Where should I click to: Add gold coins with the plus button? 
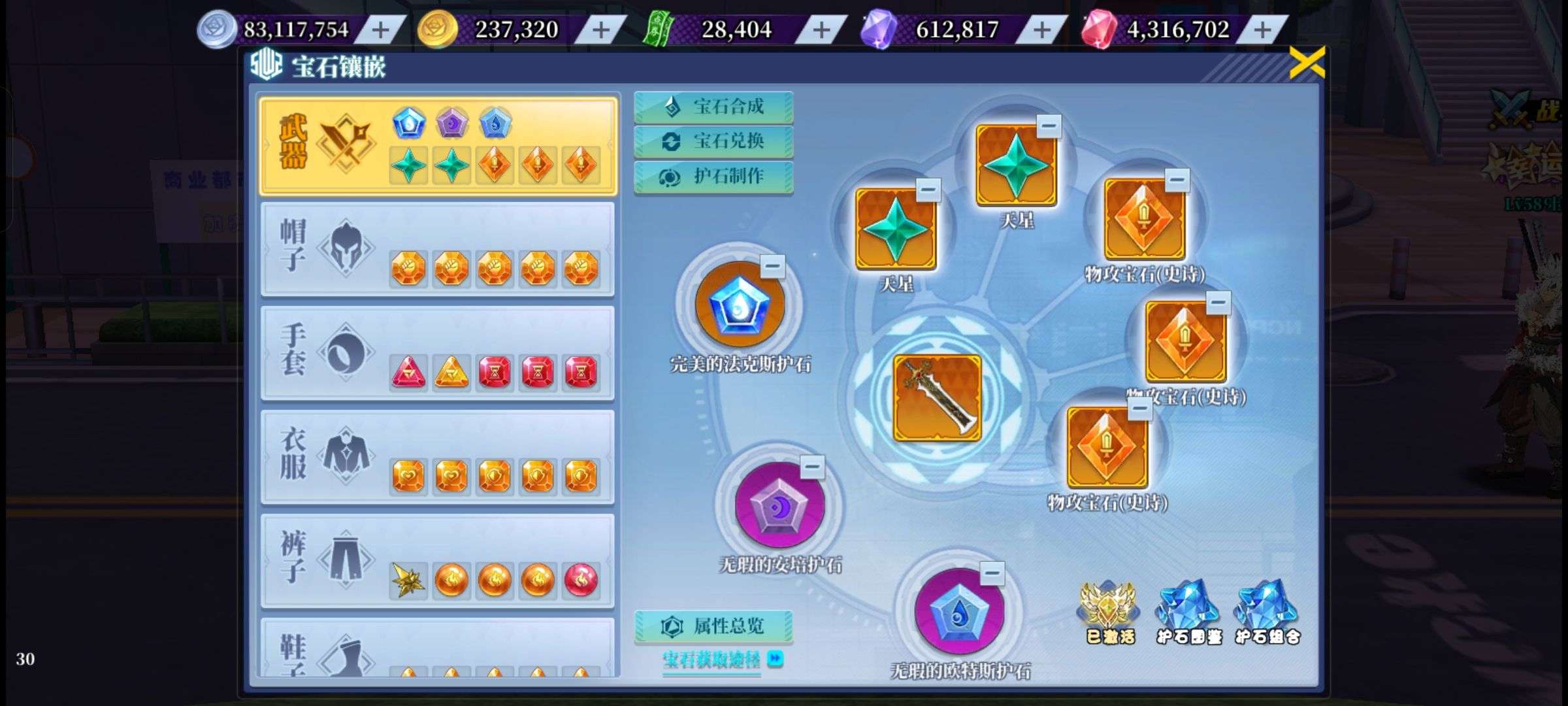pyautogui.click(x=600, y=29)
